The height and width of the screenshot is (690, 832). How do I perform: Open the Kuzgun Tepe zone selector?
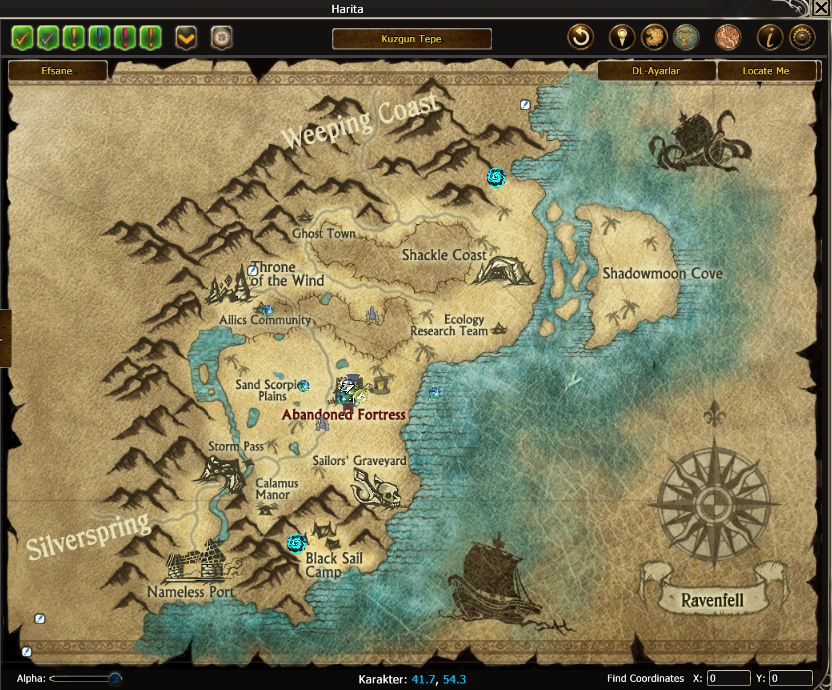point(411,39)
